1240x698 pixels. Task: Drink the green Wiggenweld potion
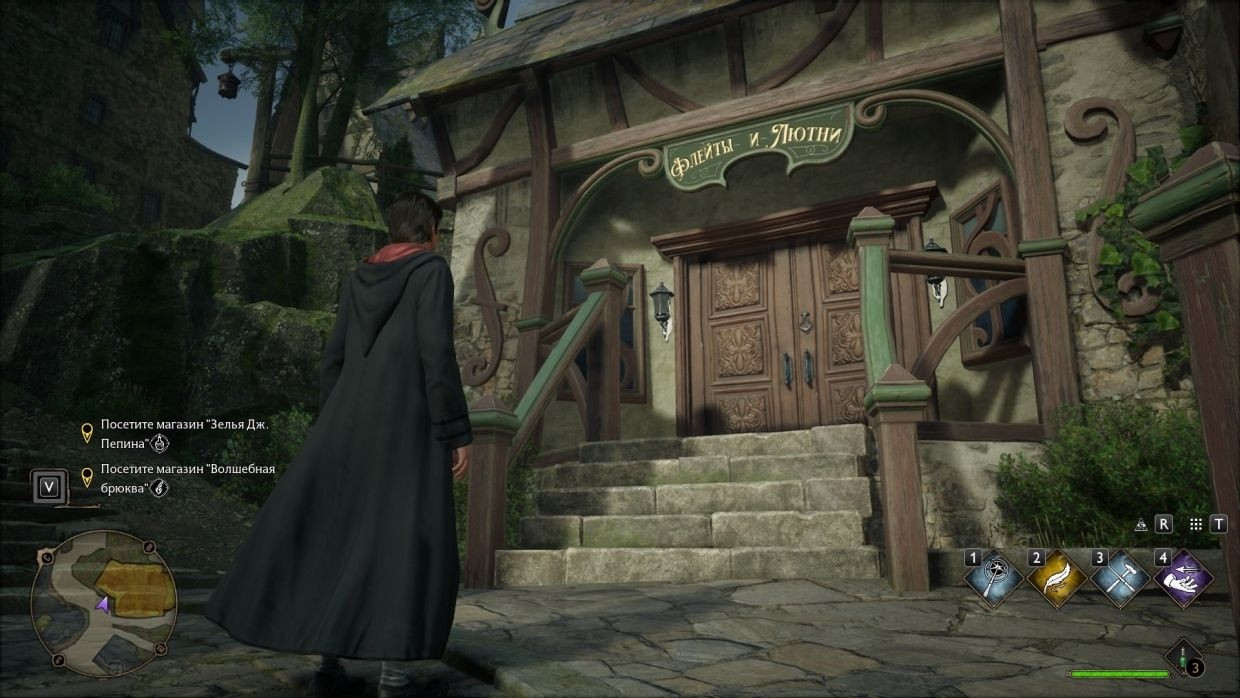click(1185, 661)
